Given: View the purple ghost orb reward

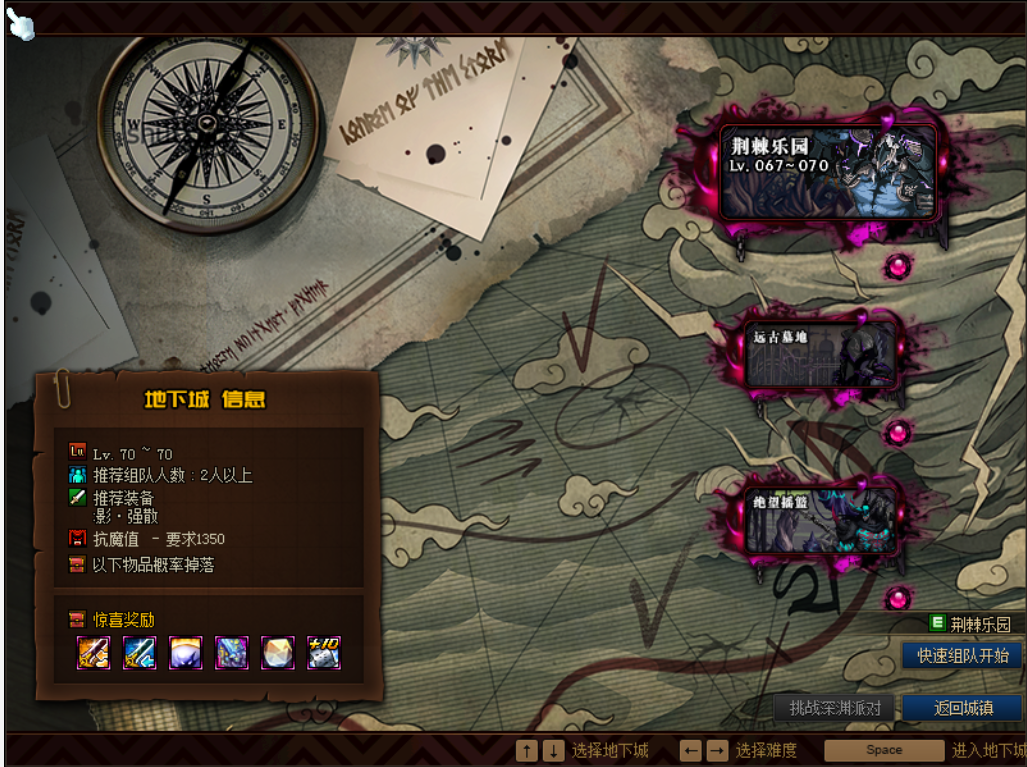Looking at the screenshot, I should click(186, 652).
